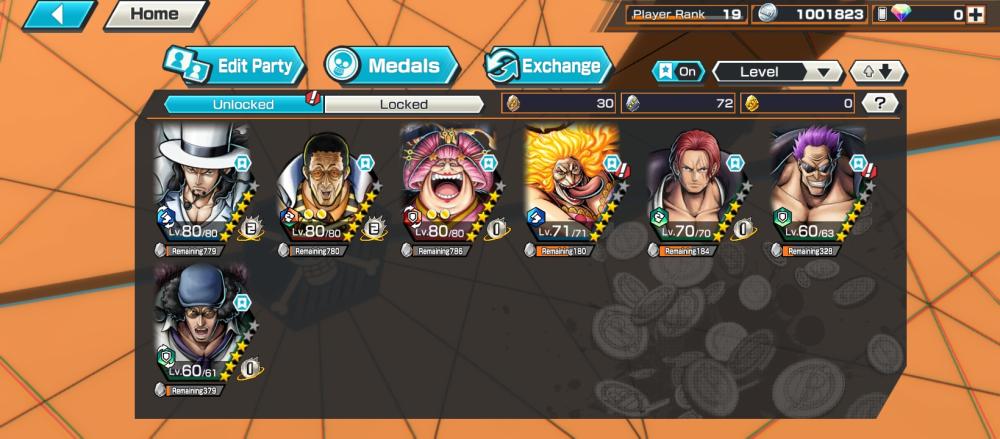Return to the Home screen
The width and height of the screenshot is (1000, 439).
click(x=154, y=15)
